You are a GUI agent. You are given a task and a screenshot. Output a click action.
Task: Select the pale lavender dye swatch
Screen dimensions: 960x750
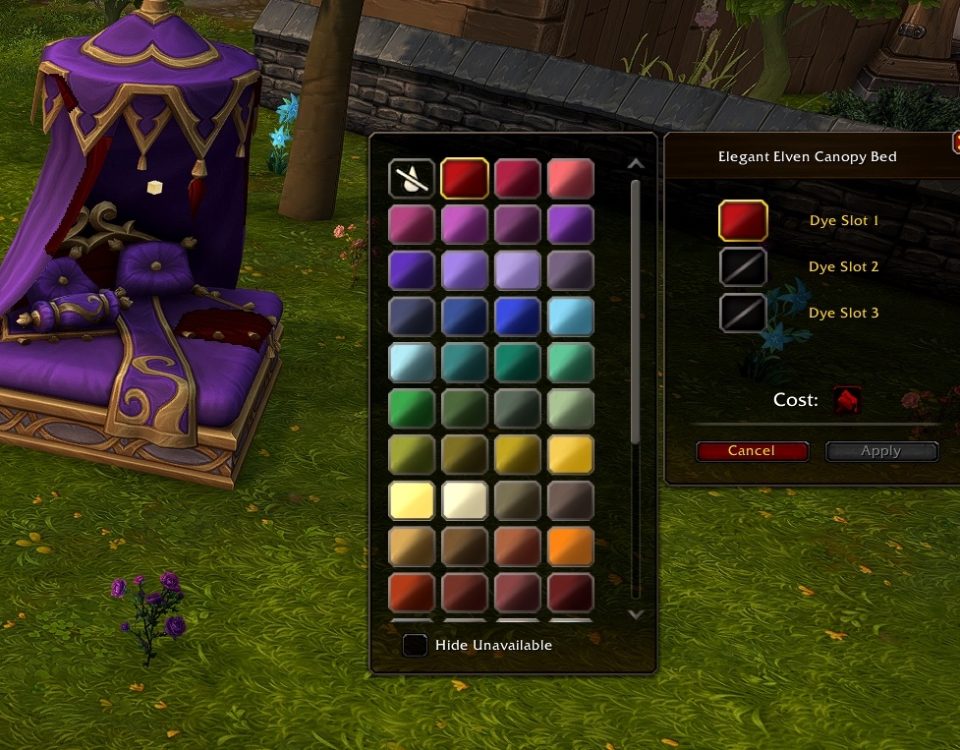tap(518, 271)
